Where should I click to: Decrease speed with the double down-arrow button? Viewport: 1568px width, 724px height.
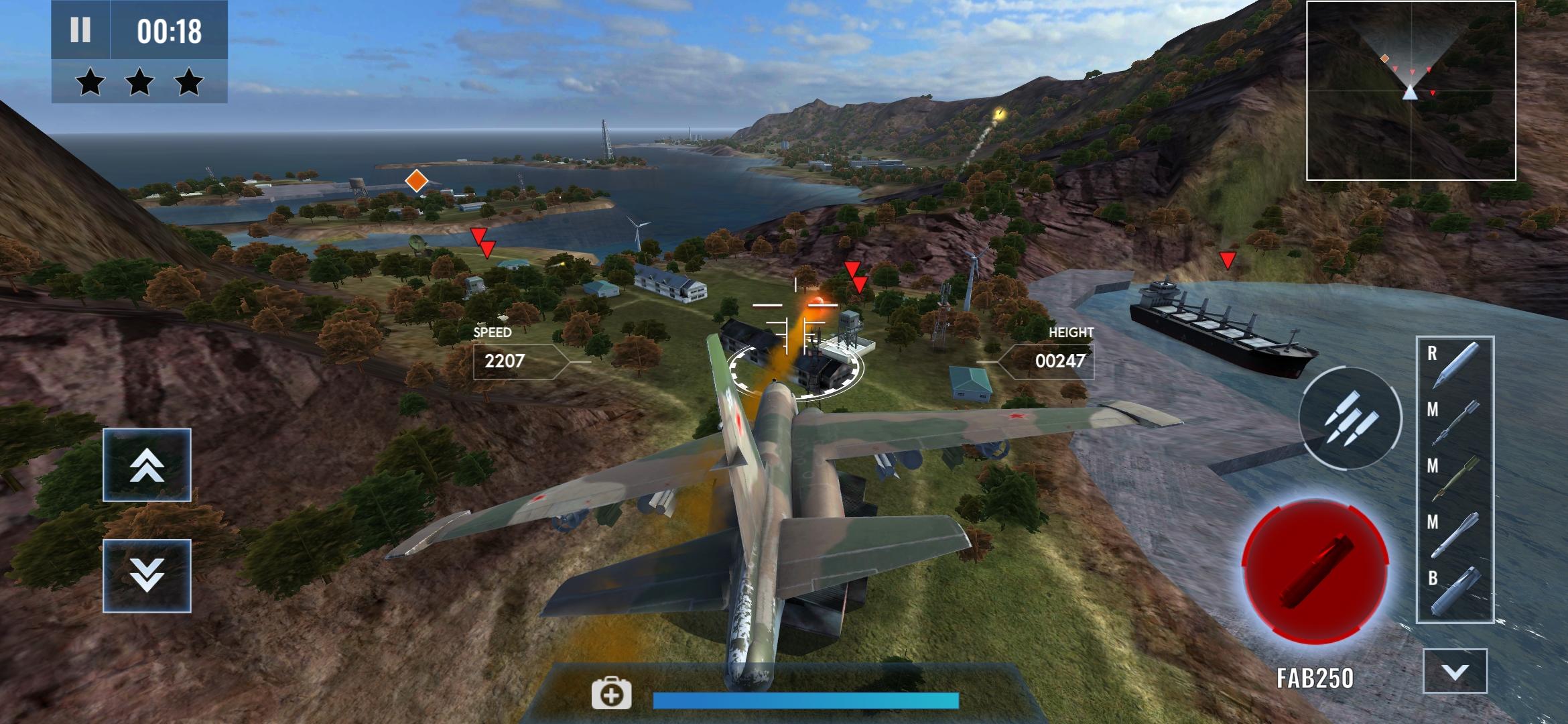pos(147,576)
